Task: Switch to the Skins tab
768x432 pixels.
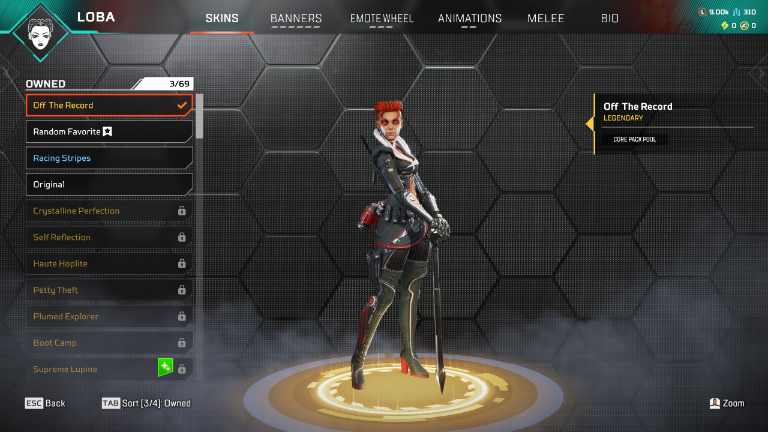Action: [221, 18]
